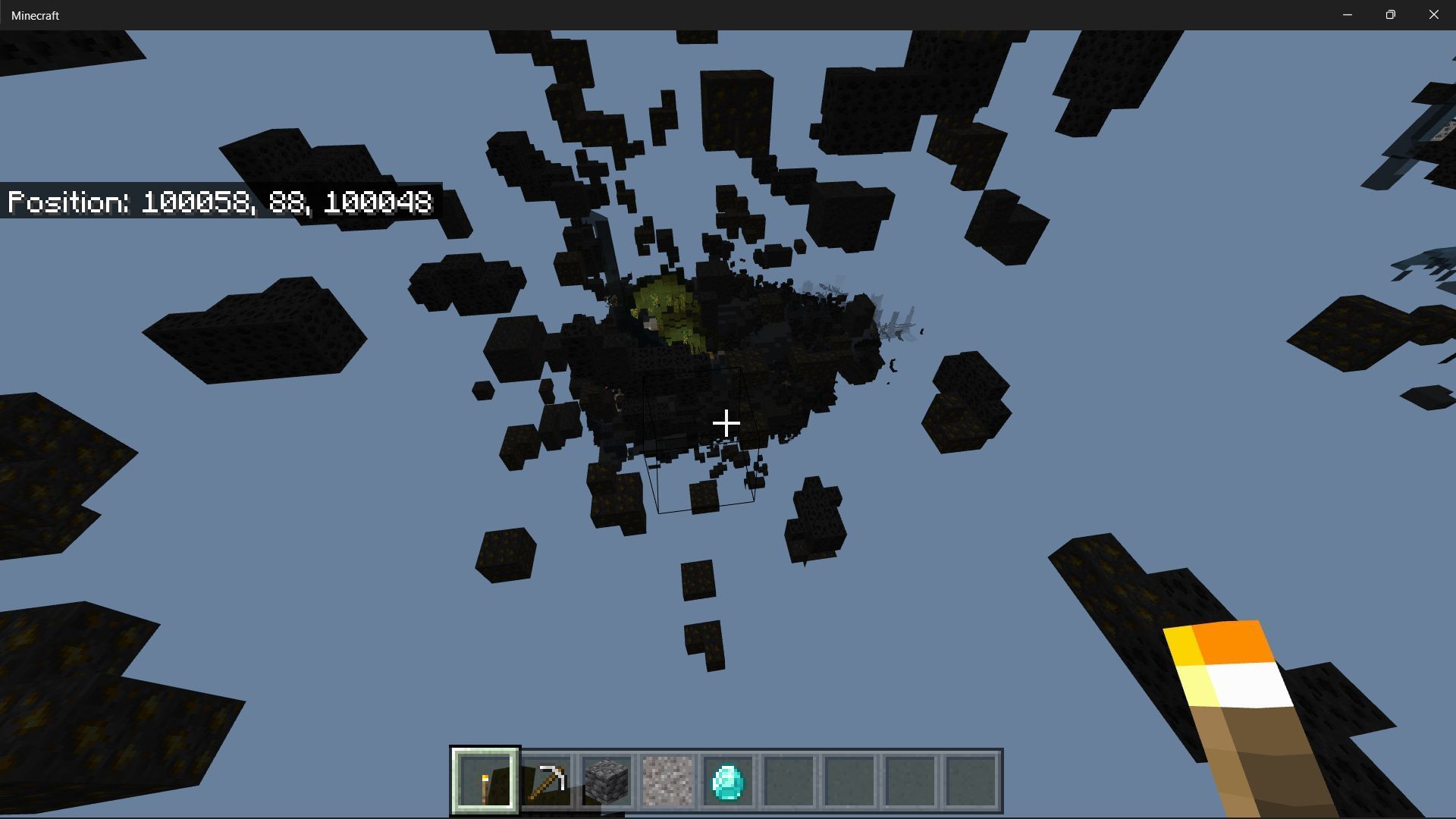Choose the cobblestone block in the hotbar
Image resolution: width=1456 pixels, height=819 pixels.
607,780
